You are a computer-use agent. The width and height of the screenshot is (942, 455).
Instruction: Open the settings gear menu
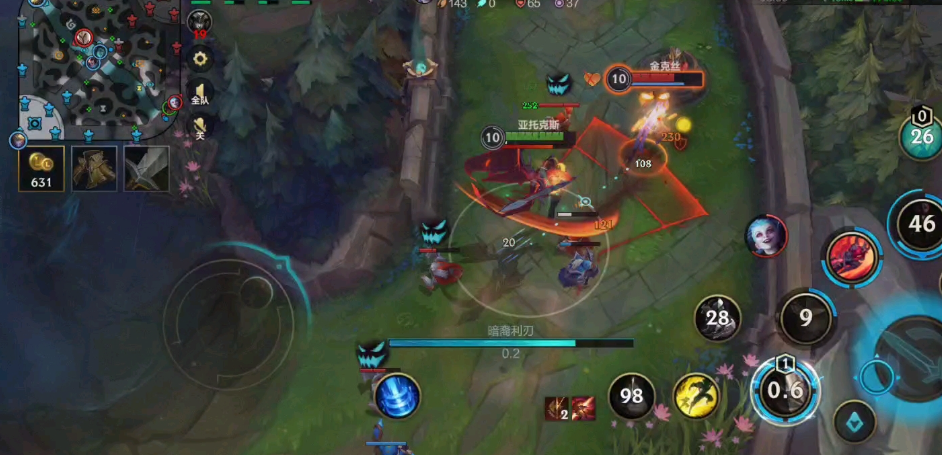tap(200, 59)
